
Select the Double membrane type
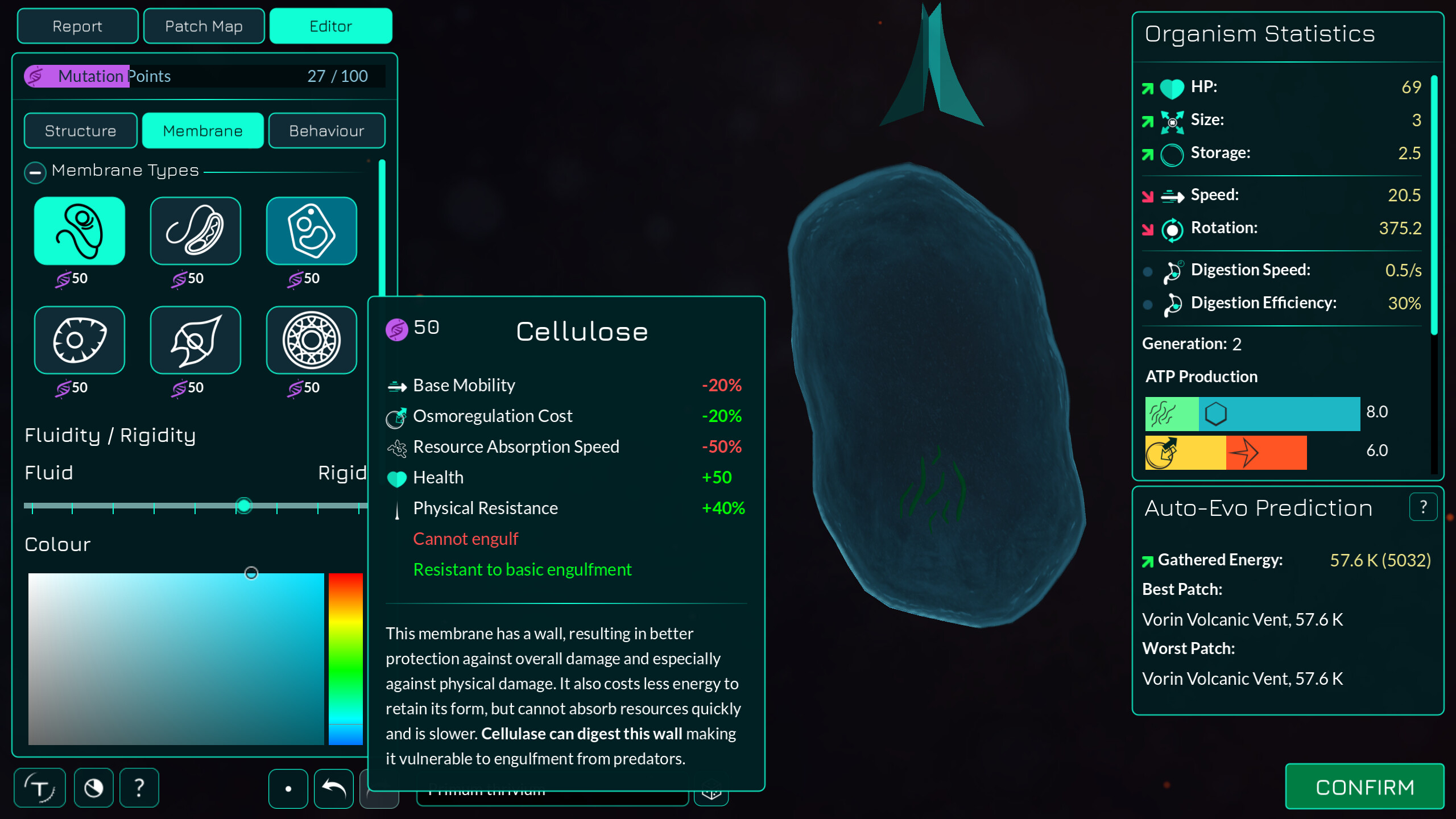(195, 230)
